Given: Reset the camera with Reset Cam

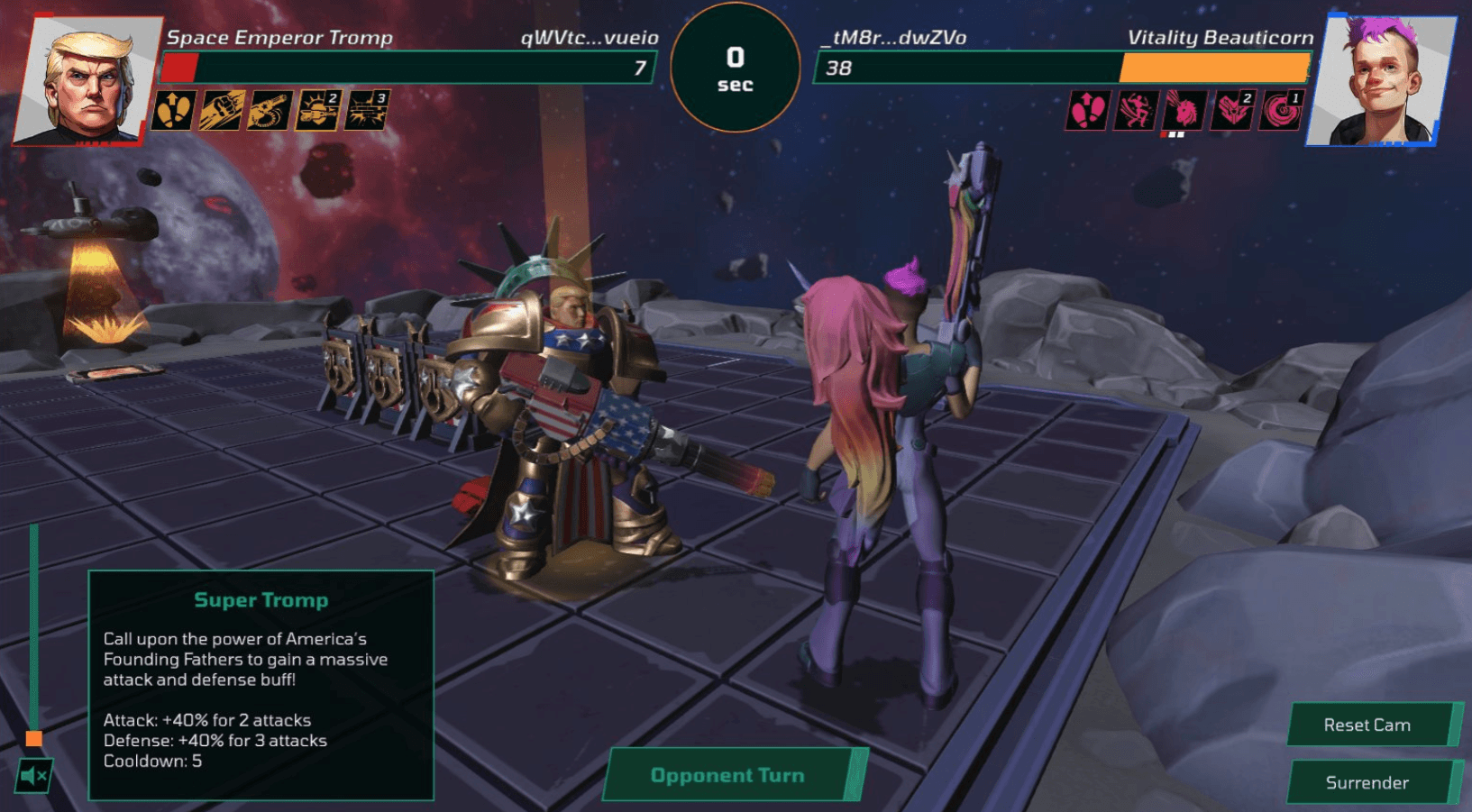Looking at the screenshot, I should [1367, 725].
